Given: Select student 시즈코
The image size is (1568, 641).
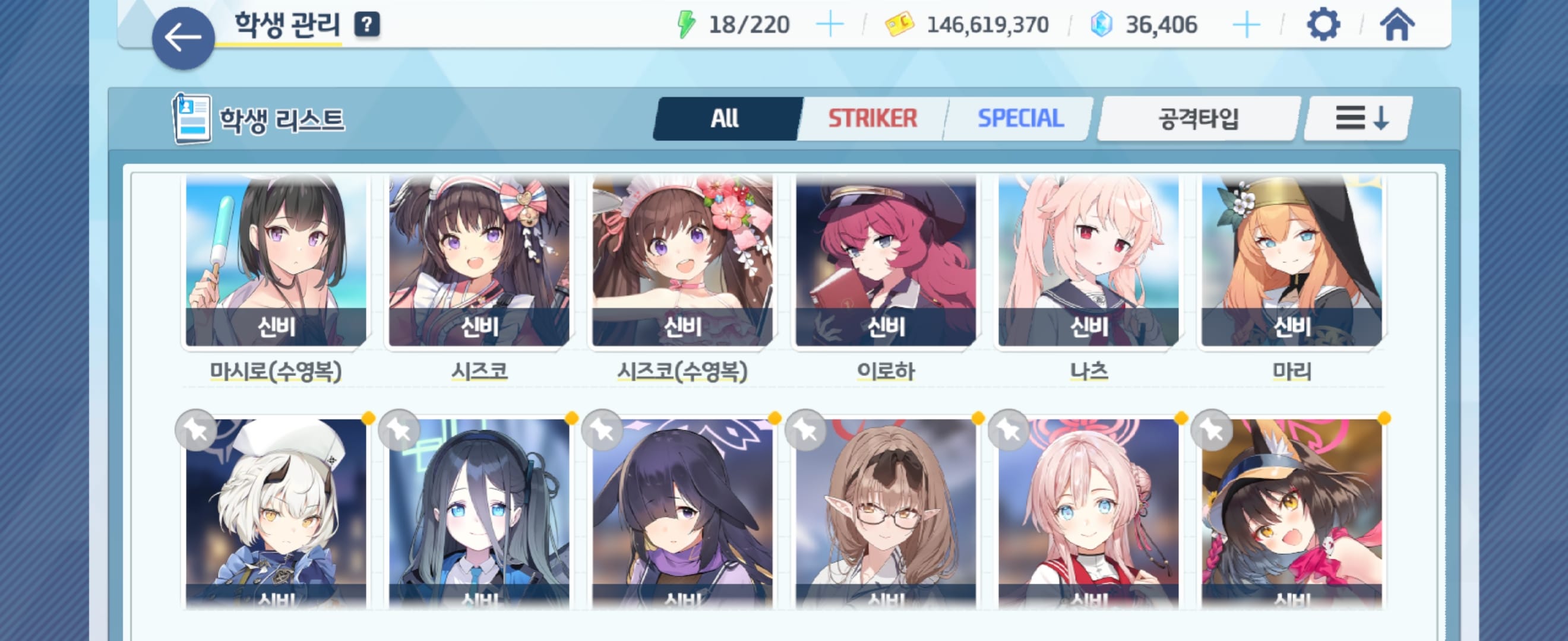Looking at the screenshot, I should pos(479,262).
